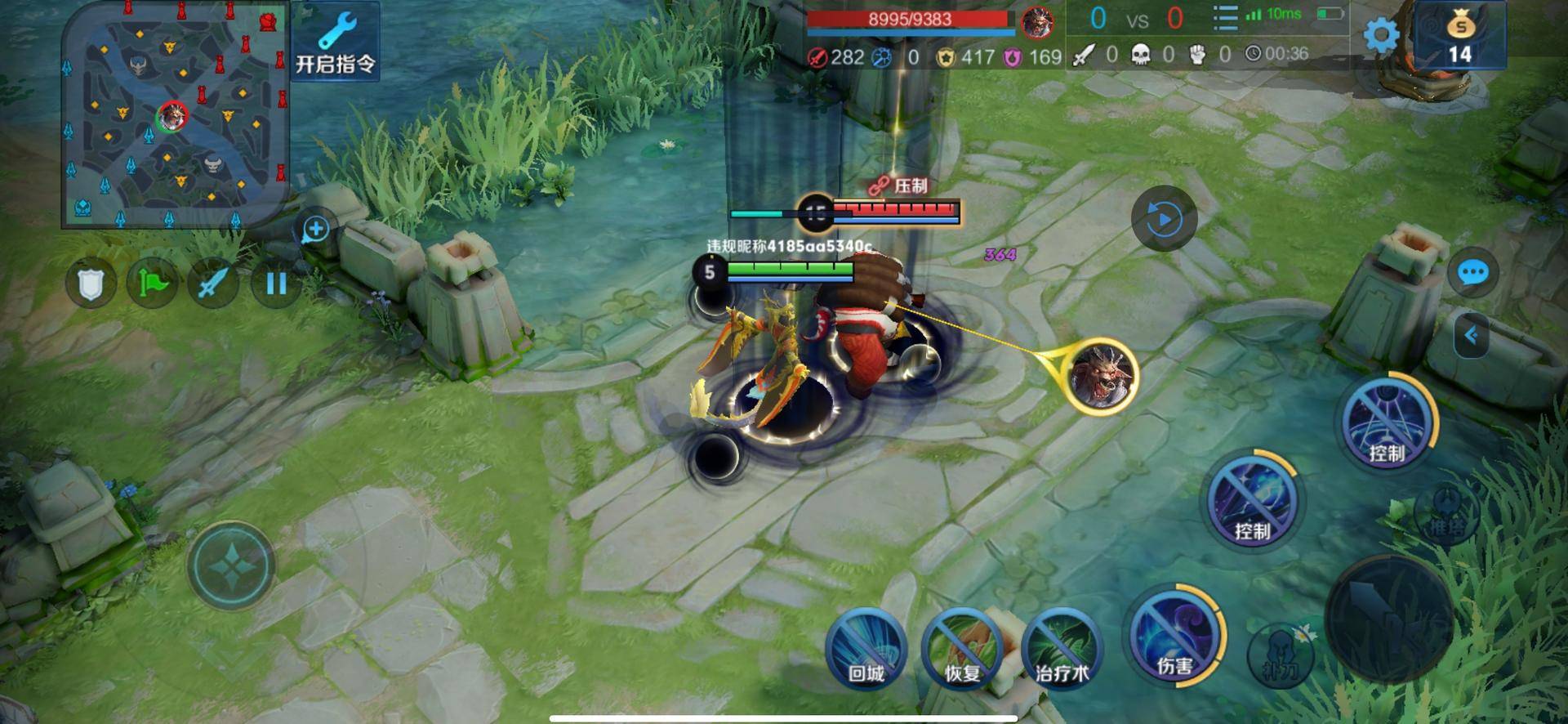Viewport: 1568px width, 724px height.
Task: Send the blue sword attack signal
Action: (x=213, y=284)
